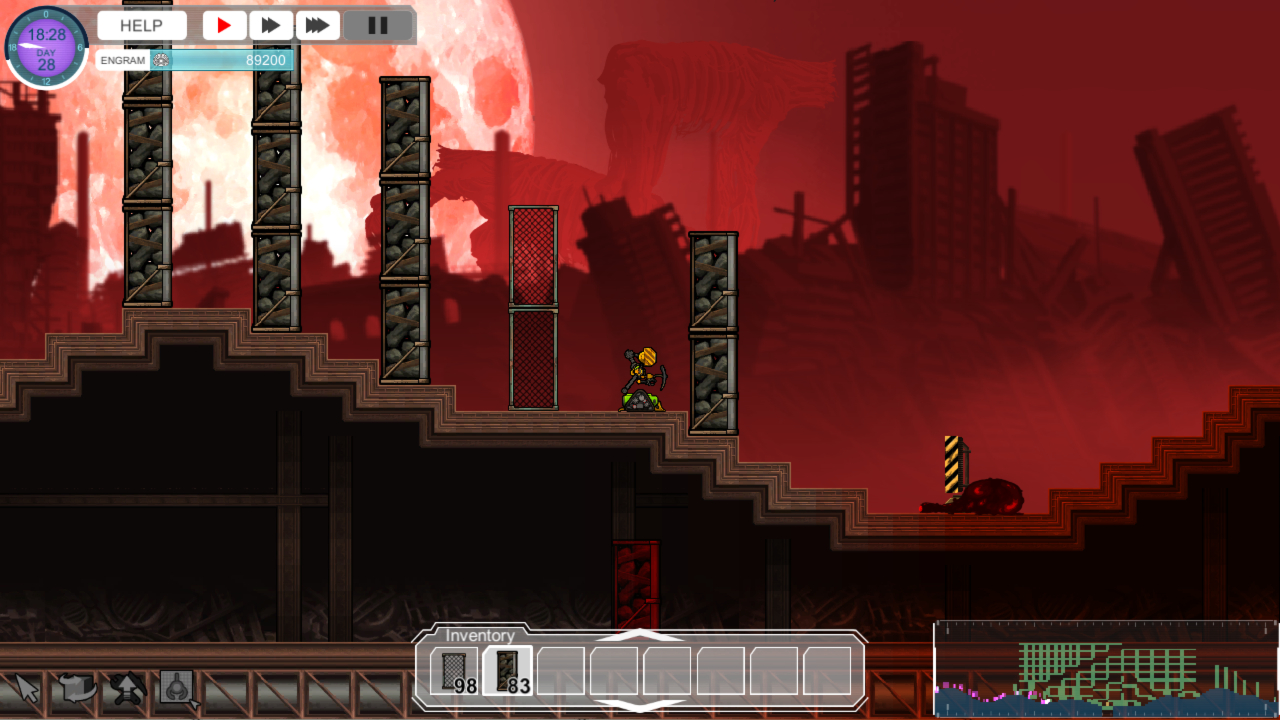
Task: Pause the game with the pause button
Action: pyautogui.click(x=378, y=26)
